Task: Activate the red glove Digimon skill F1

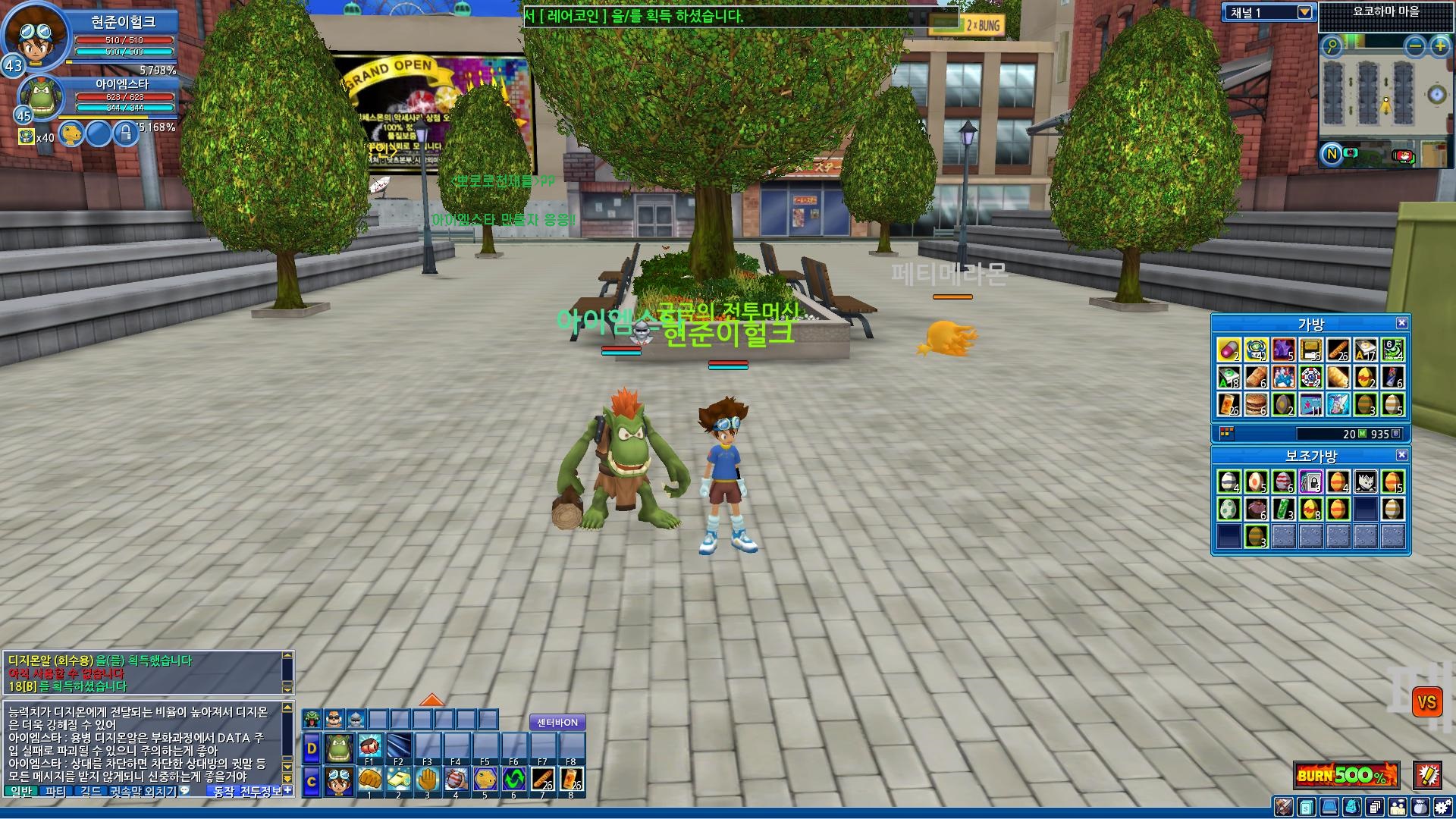Action: click(x=369, y=747)
